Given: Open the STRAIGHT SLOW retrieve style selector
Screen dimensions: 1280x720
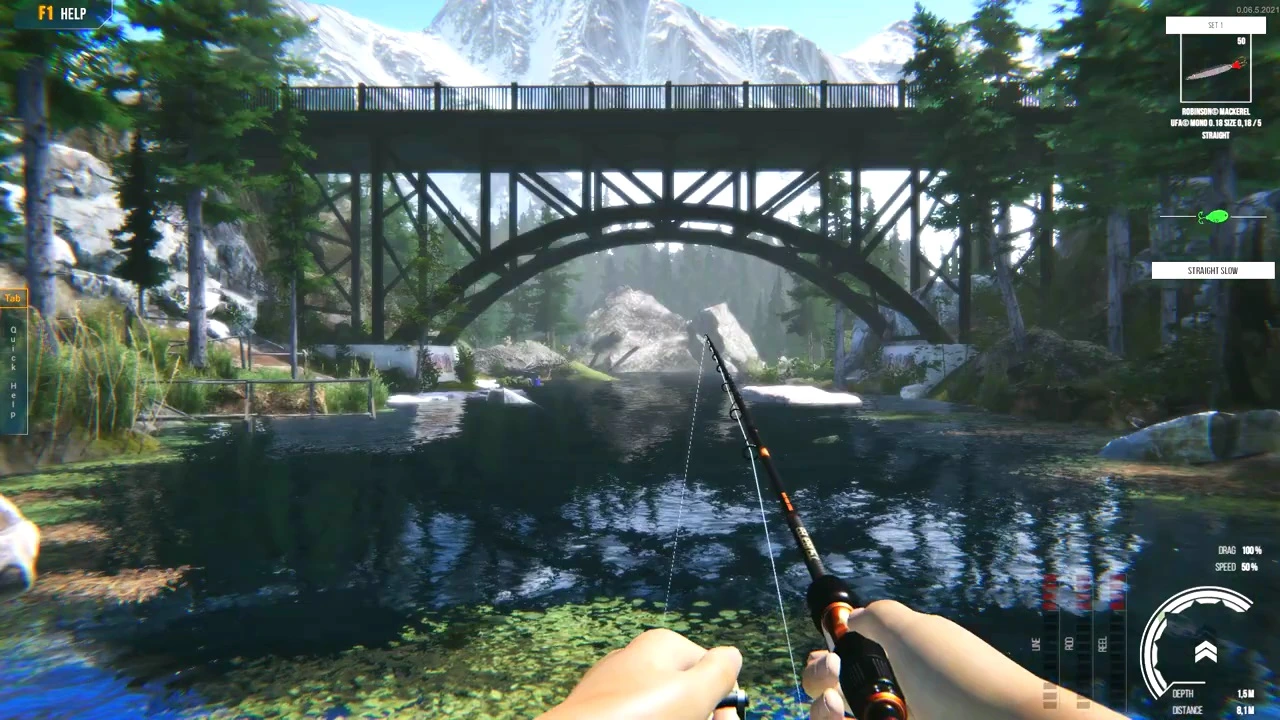Looking at the screenshot, I should point(1212,270).
